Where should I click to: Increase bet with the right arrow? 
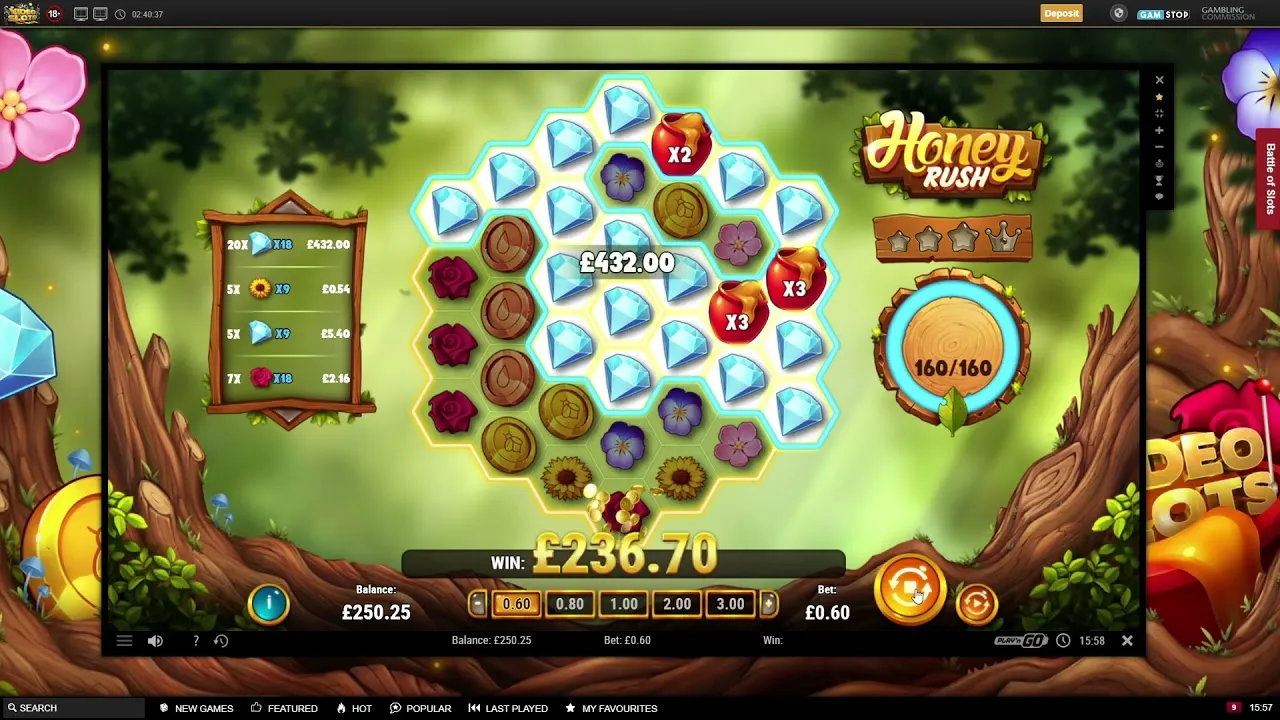coord(768,603)
